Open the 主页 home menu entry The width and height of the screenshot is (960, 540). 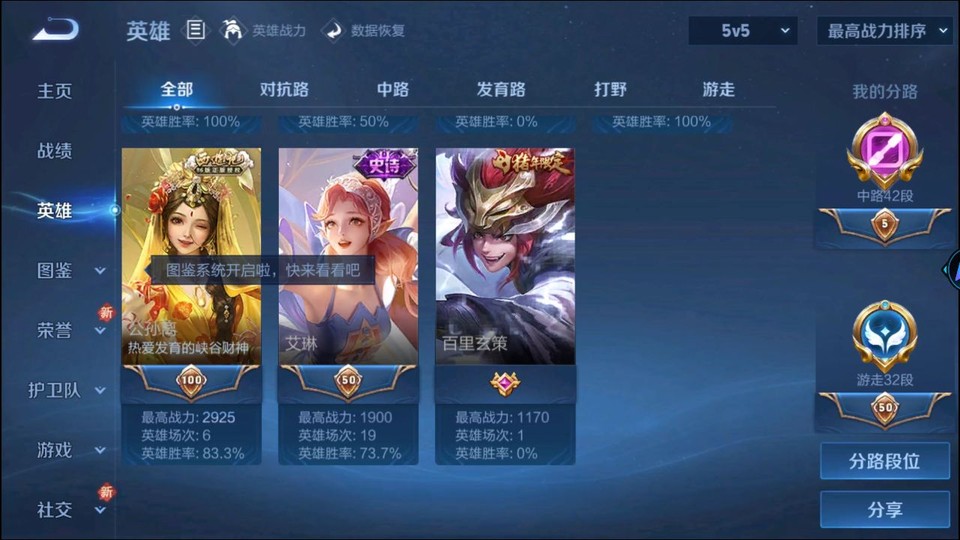pos(55,91)
